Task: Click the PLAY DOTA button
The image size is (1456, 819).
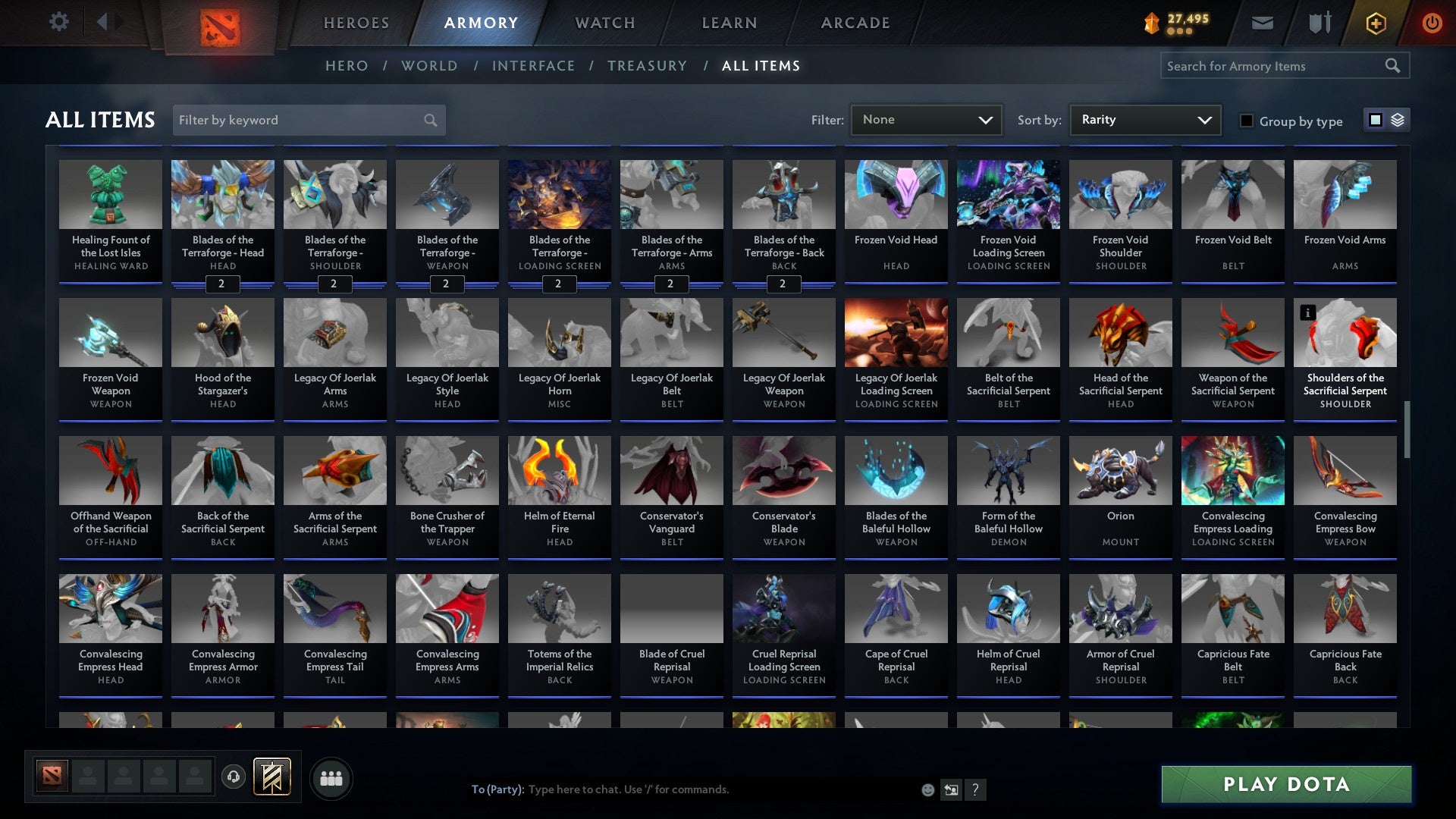Action: pos(1285,784)
